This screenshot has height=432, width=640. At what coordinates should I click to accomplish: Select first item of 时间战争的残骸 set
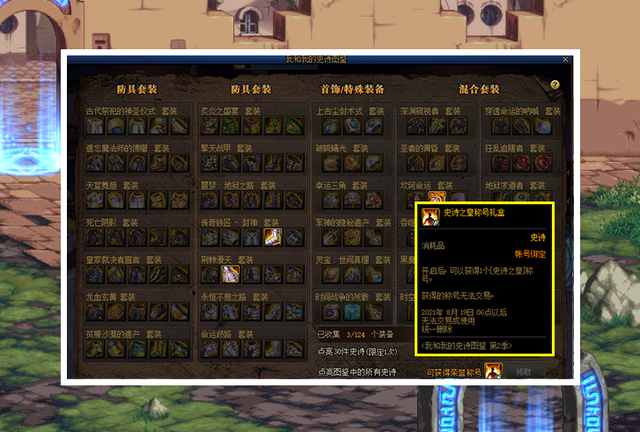point(323,311)
